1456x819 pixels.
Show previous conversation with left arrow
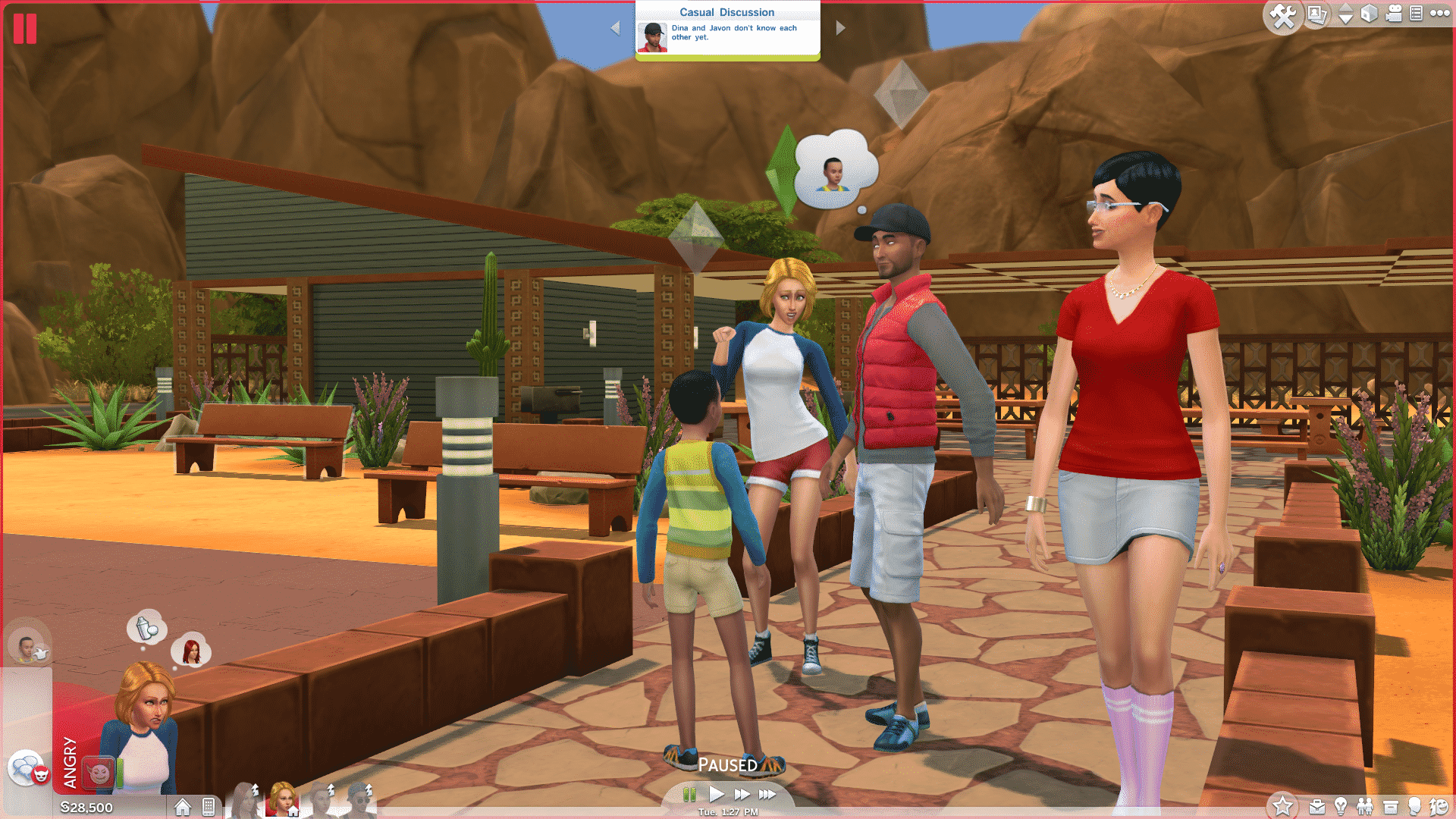[x=615, y=28]
